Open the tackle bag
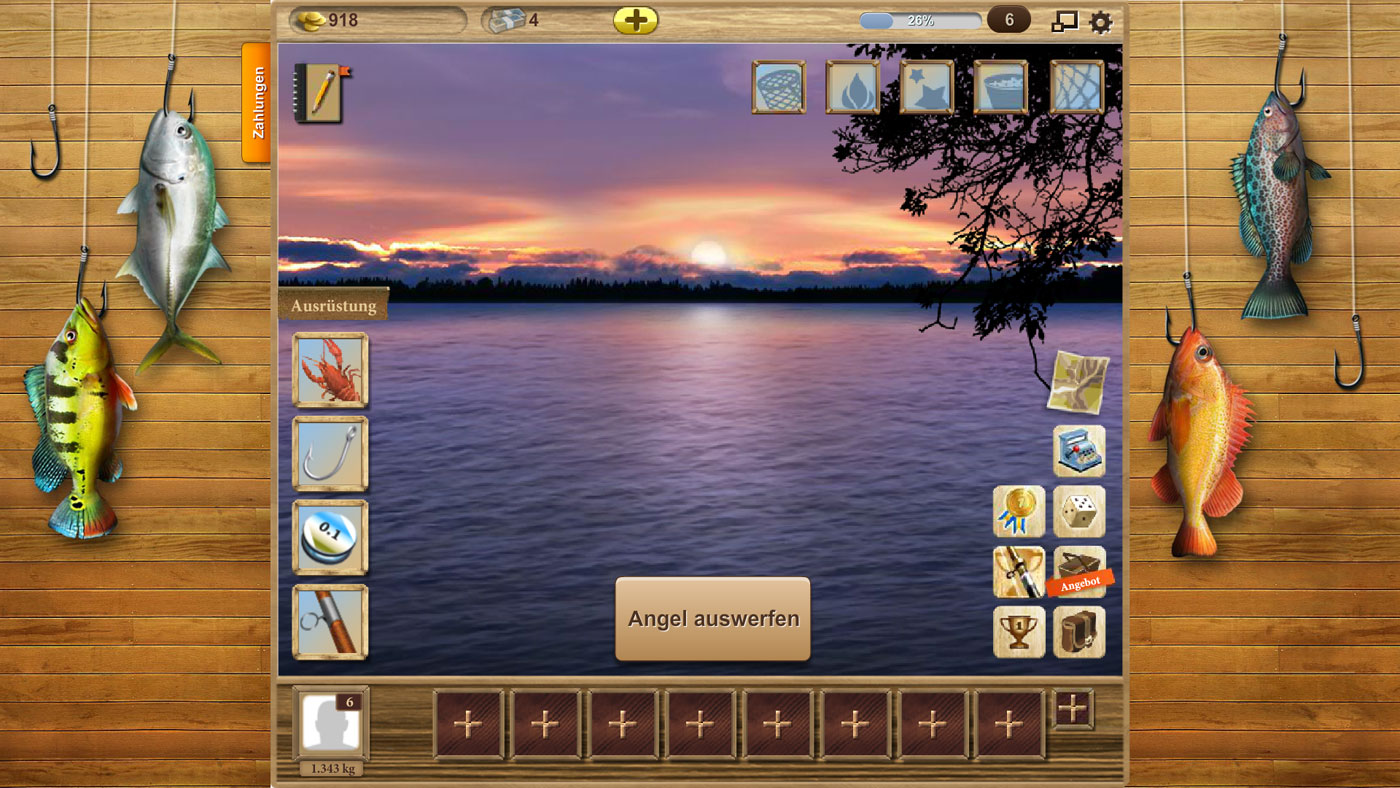1400x788 pixels. [1078, 631]
